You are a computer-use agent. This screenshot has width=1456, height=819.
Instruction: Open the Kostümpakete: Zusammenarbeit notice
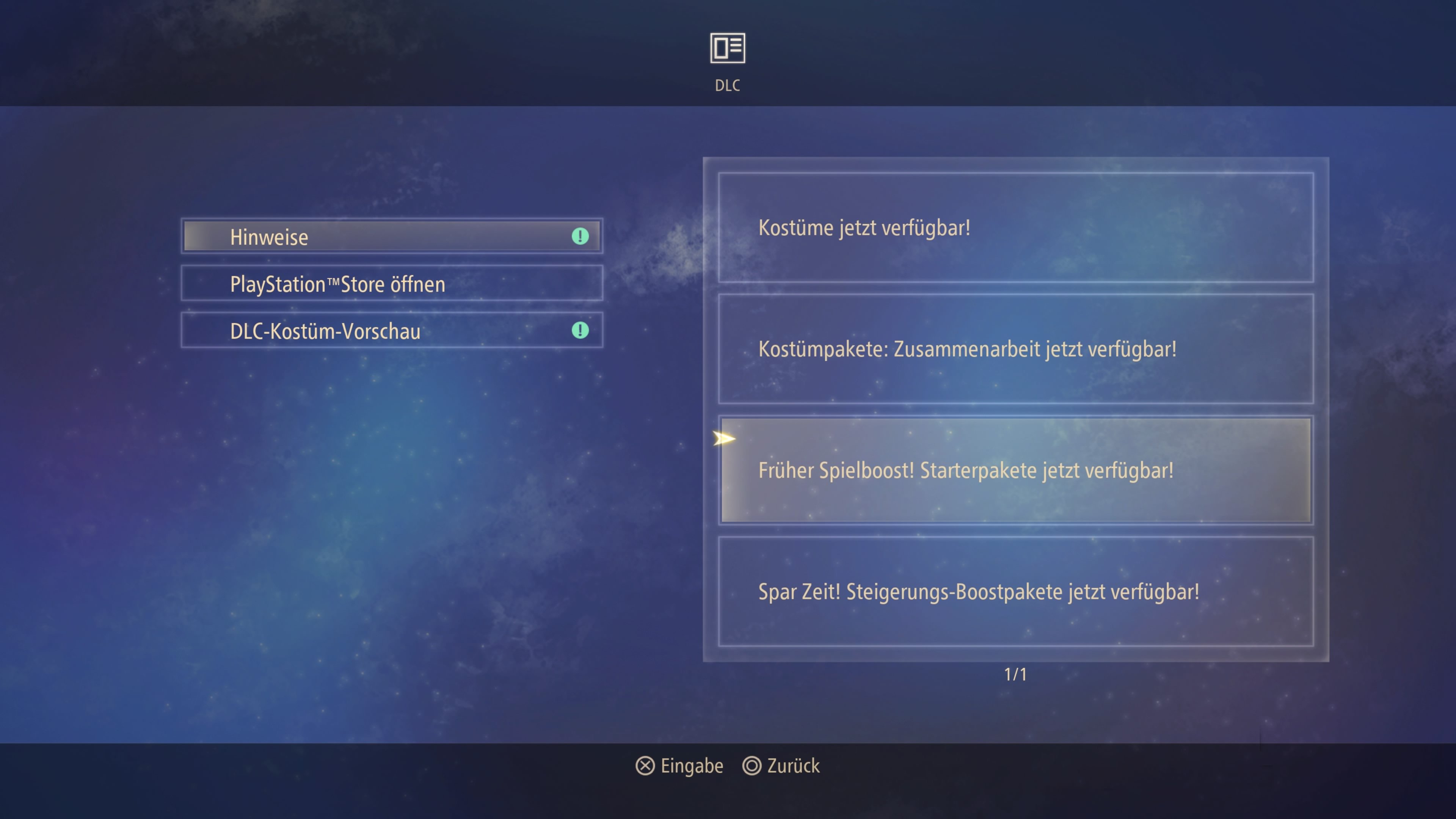pos(1015,349)
